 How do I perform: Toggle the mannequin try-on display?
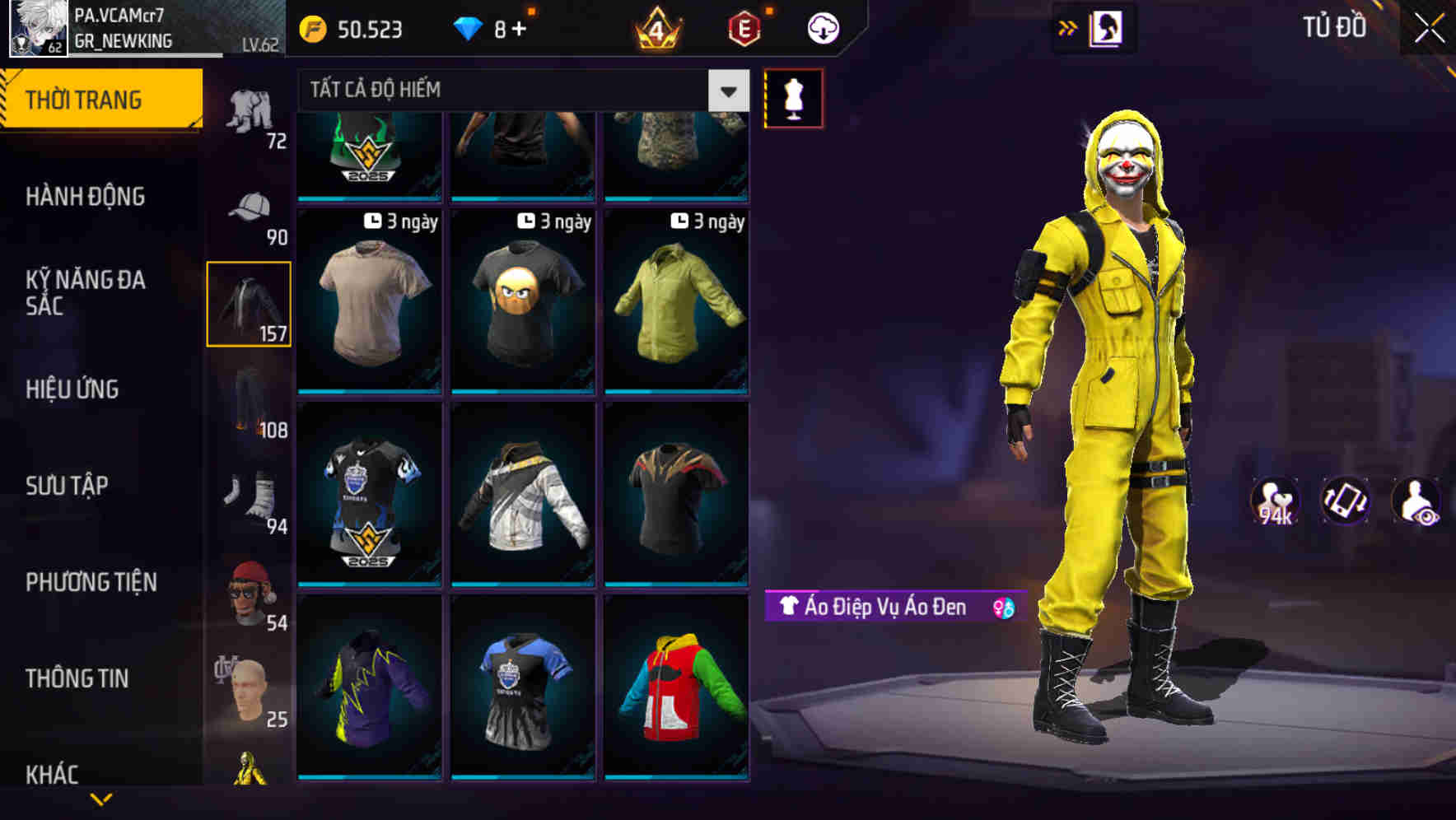click(793, 97)
